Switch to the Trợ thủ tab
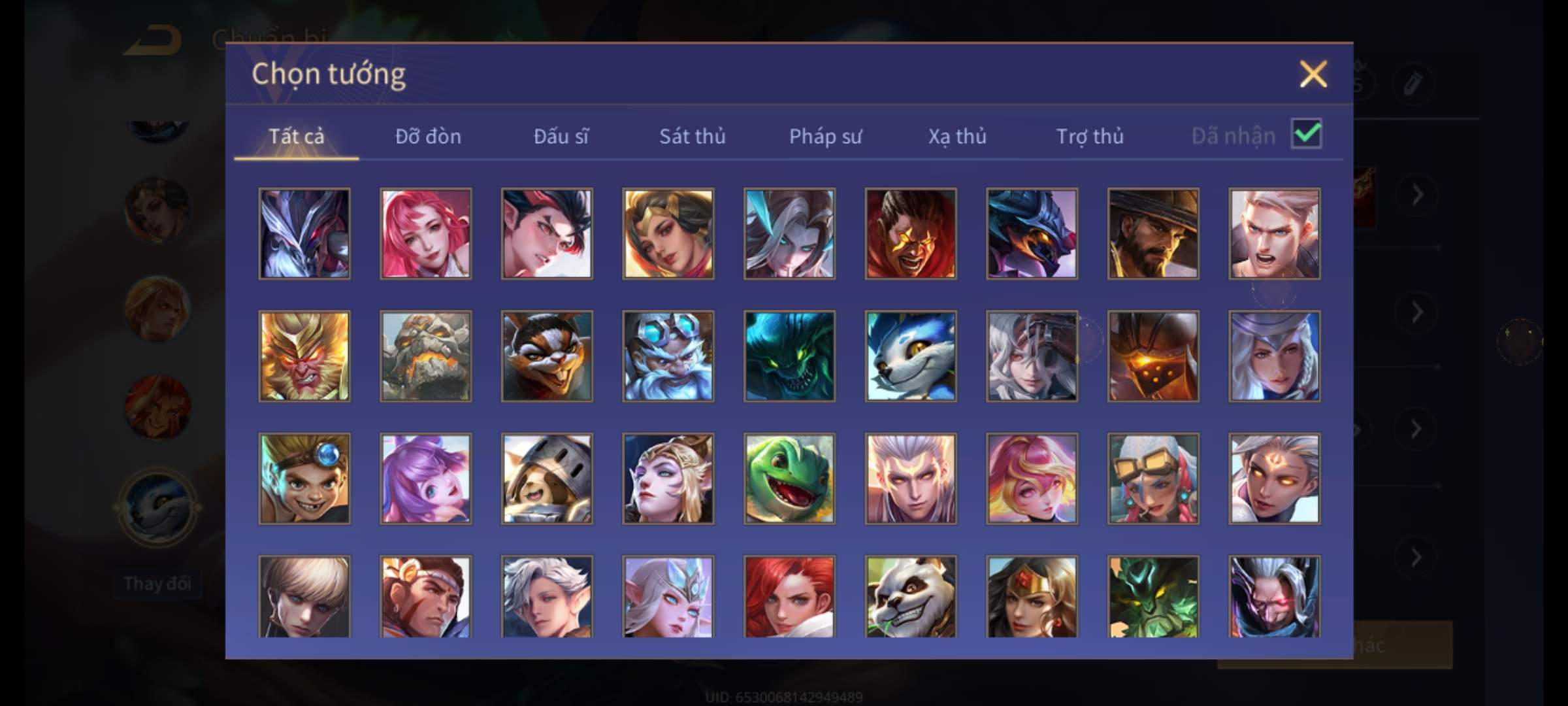The image size is (1568, 706). tap(1090, 136)
